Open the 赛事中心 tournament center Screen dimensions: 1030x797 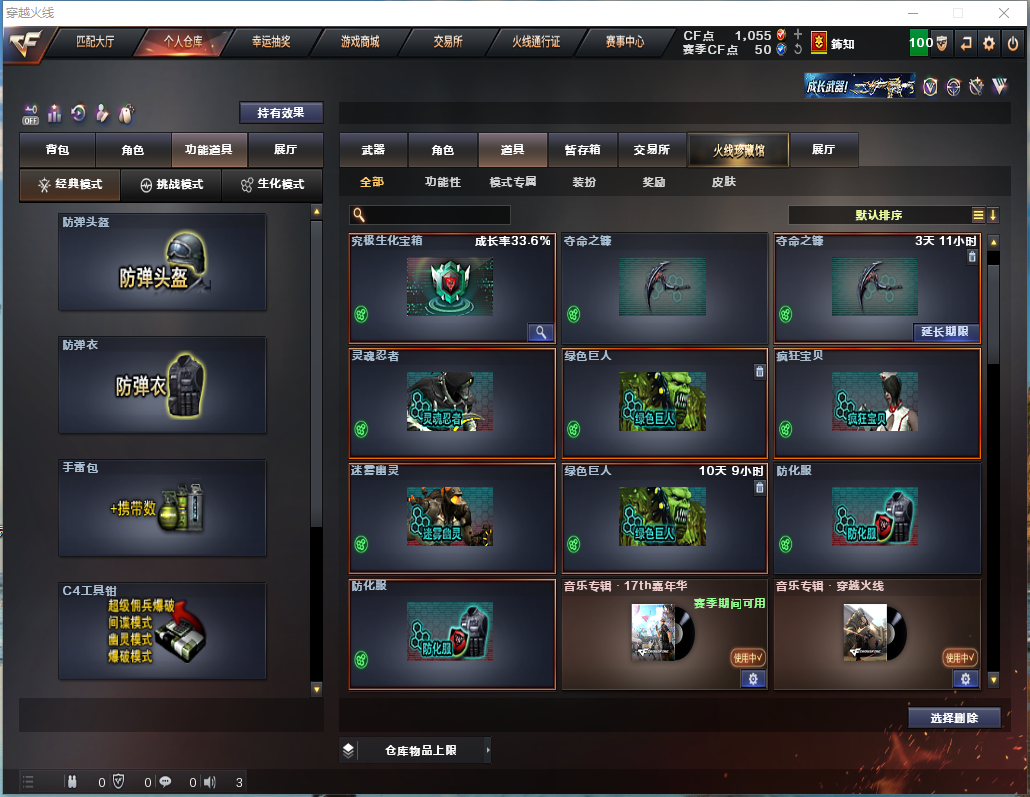625,42
